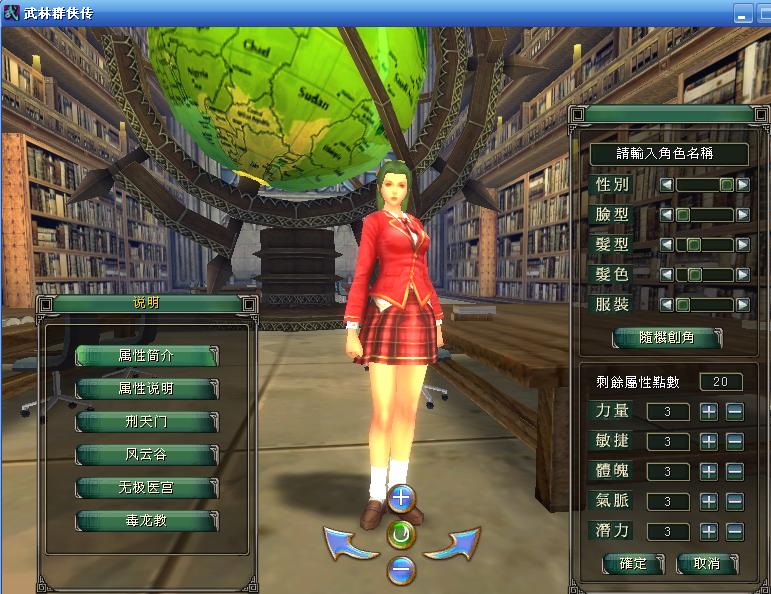Add a point to 體魄 constitution
The height and width of the screenshot is (594, 771).
point(709,471)
